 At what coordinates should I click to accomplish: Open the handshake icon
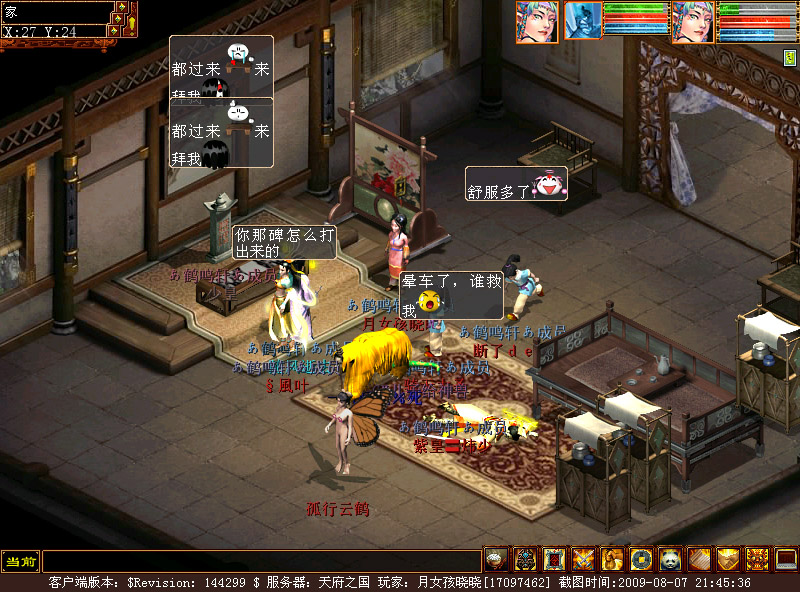(728, 559)
